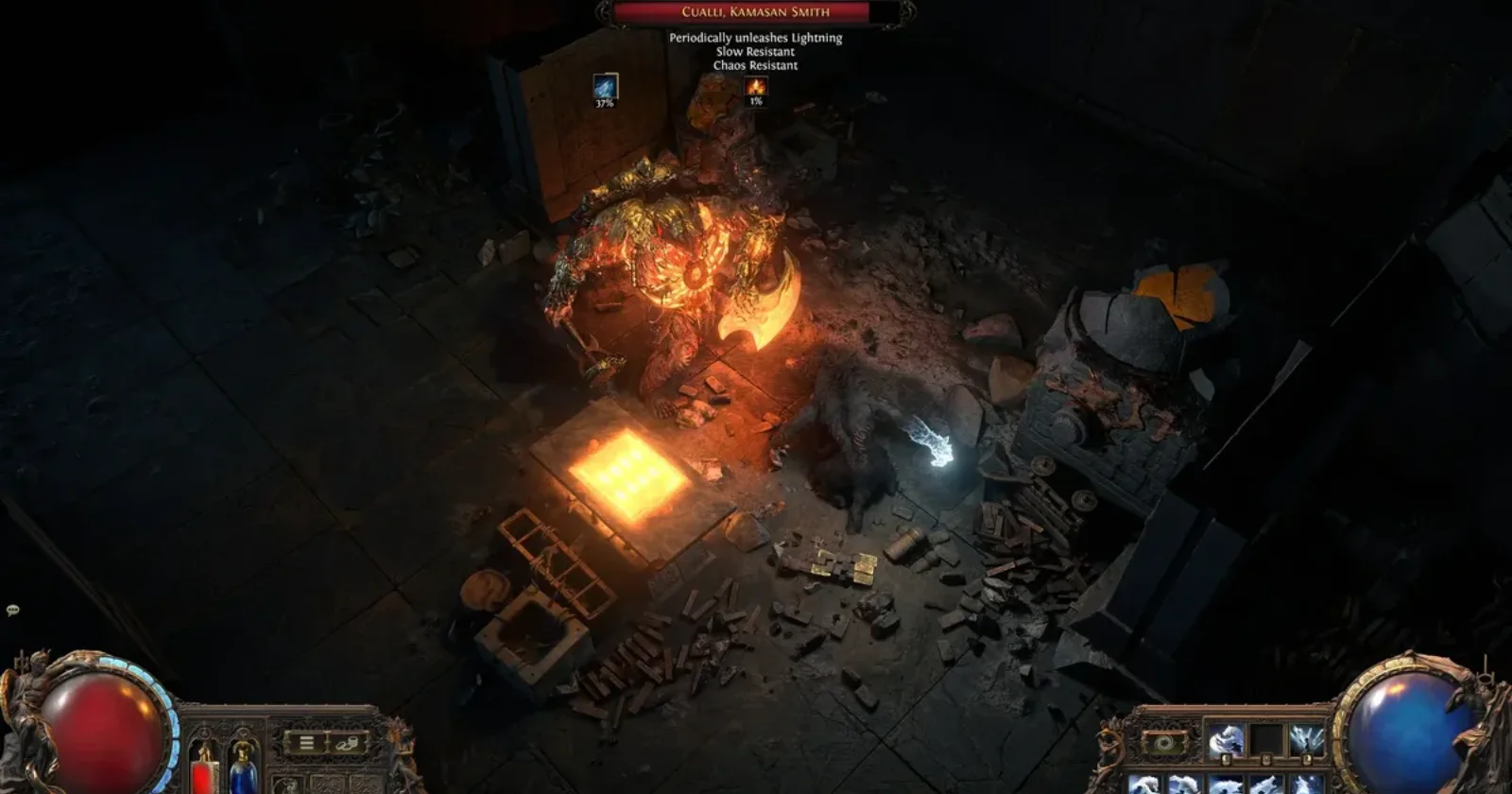Click the swirl portal button
Screen dimensions: 1512x794
tap(1163, 743)
